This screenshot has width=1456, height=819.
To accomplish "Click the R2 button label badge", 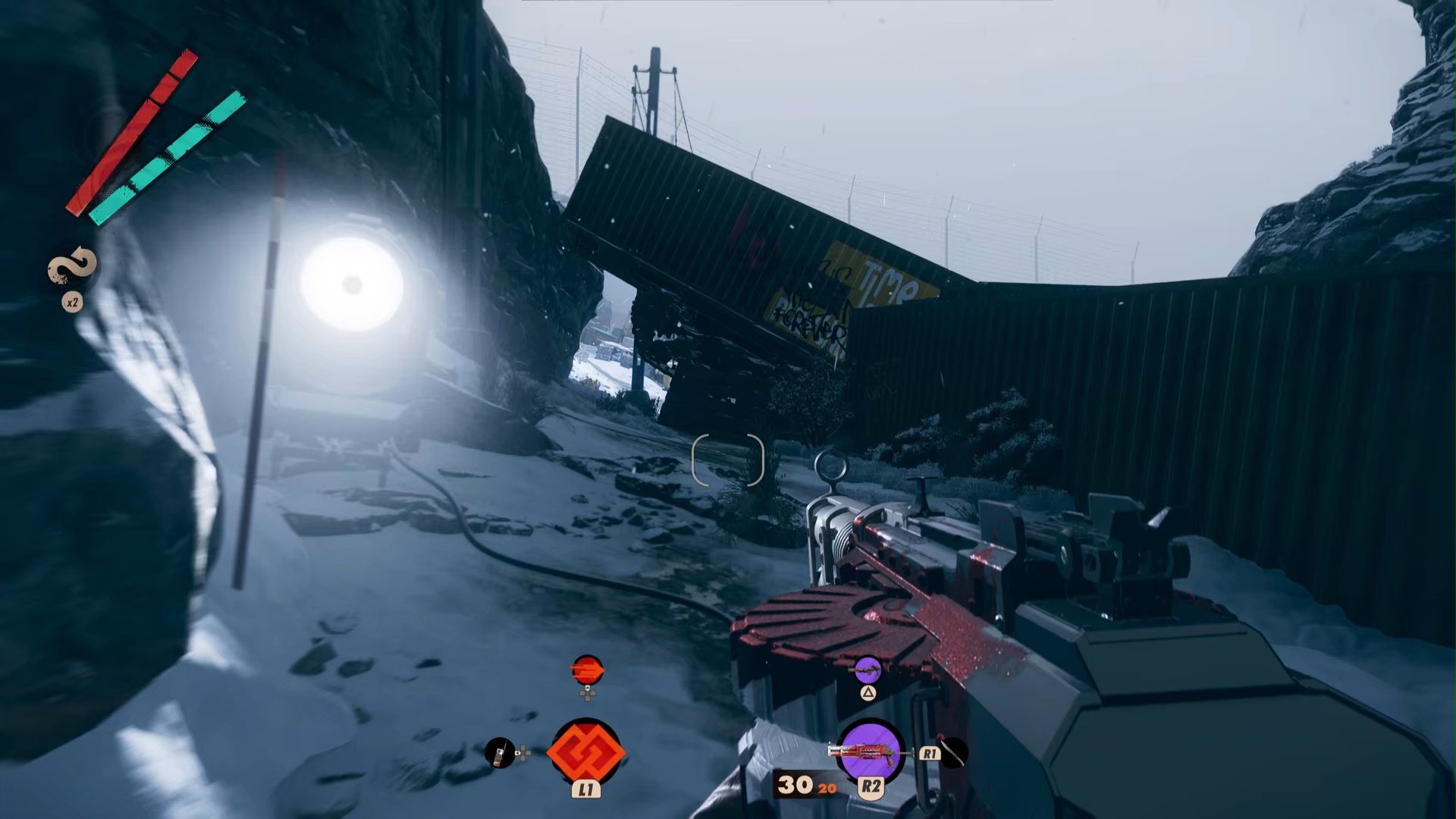I will (870, 787).
